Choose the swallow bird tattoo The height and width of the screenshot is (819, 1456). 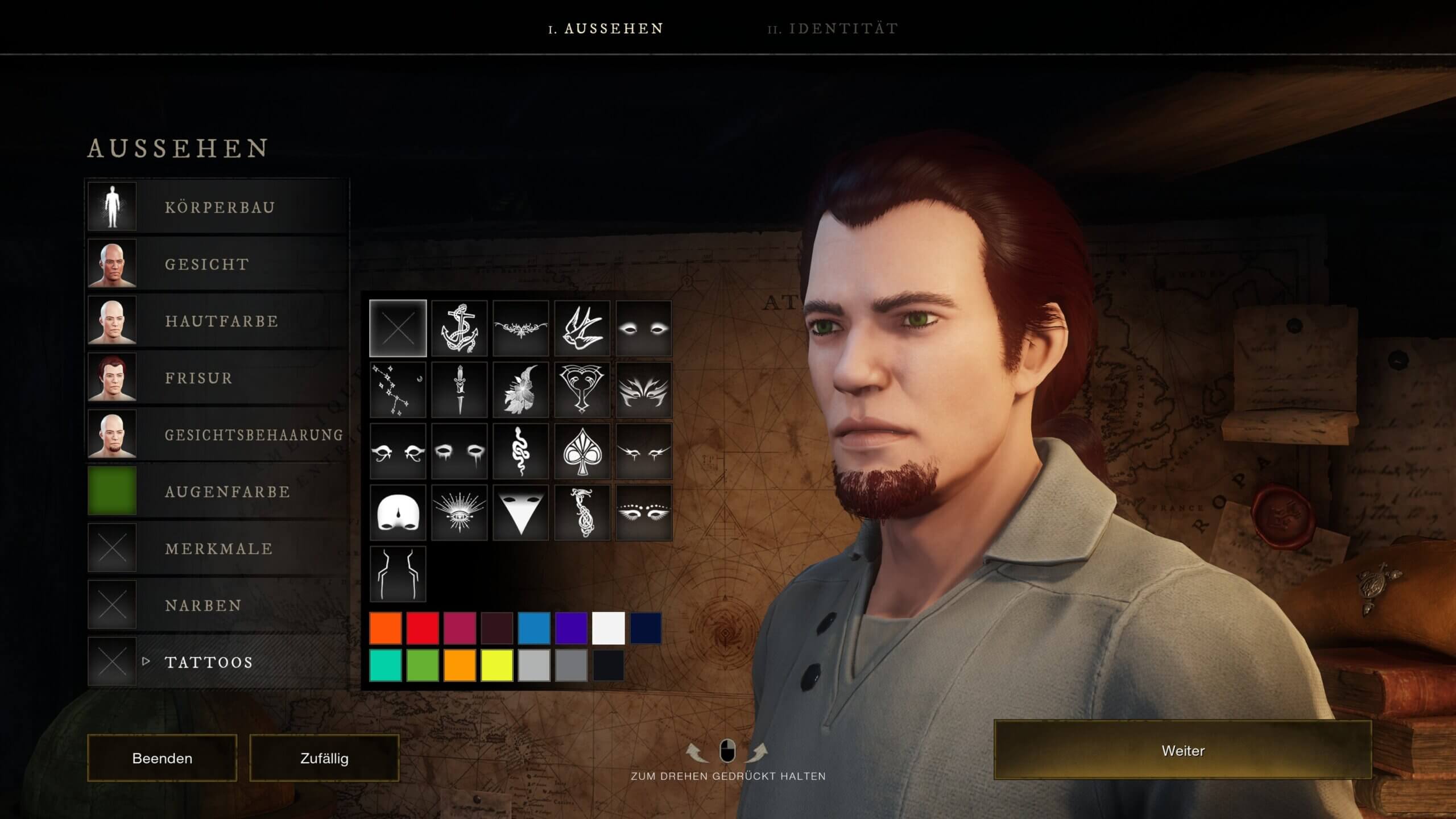tap(582, 329)
